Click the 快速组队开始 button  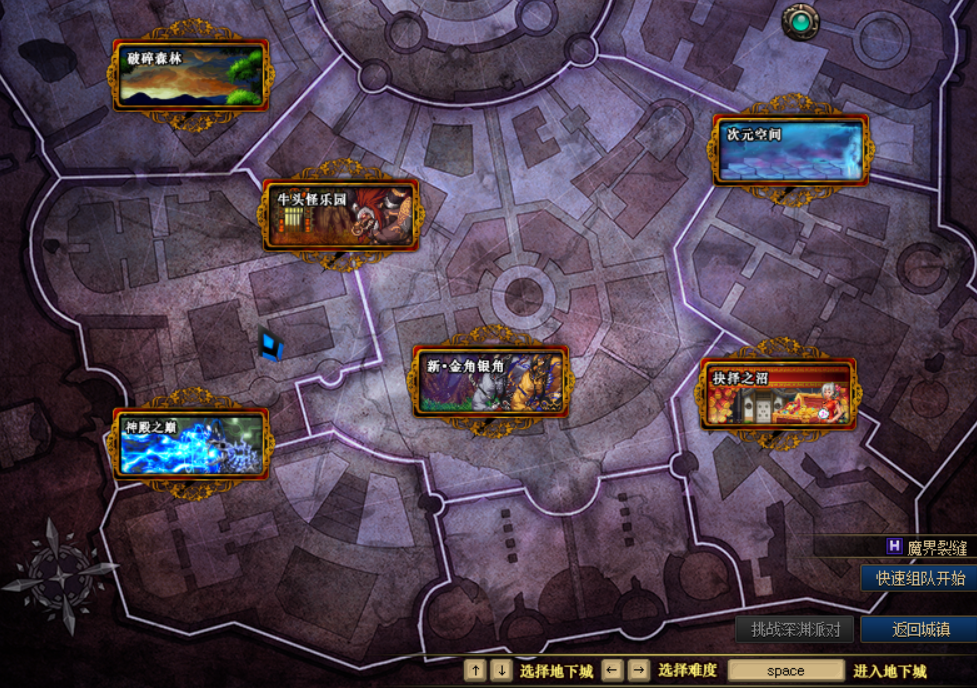[920, 578]
